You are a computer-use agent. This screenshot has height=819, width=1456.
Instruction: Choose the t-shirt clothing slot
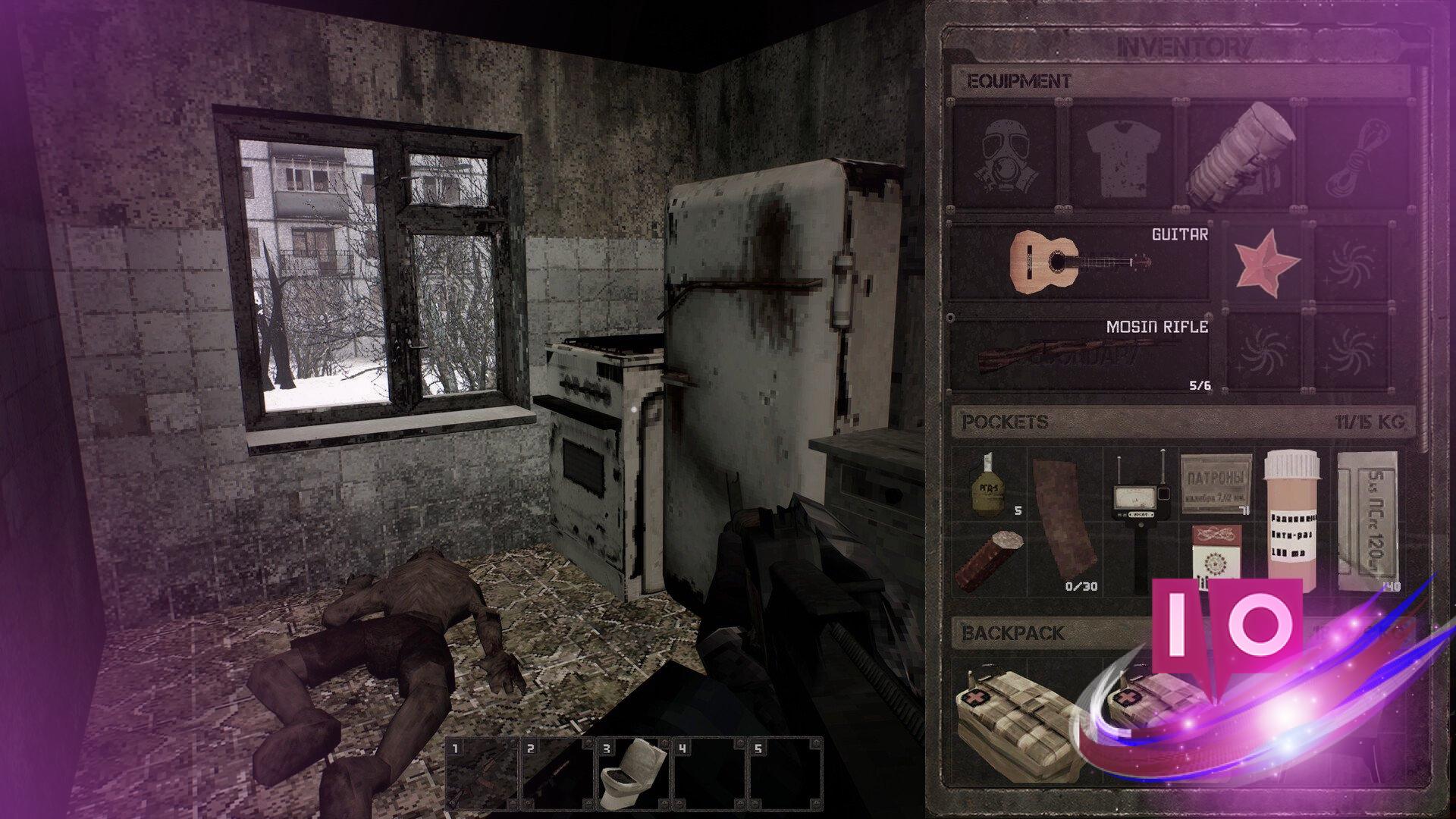1122,157
